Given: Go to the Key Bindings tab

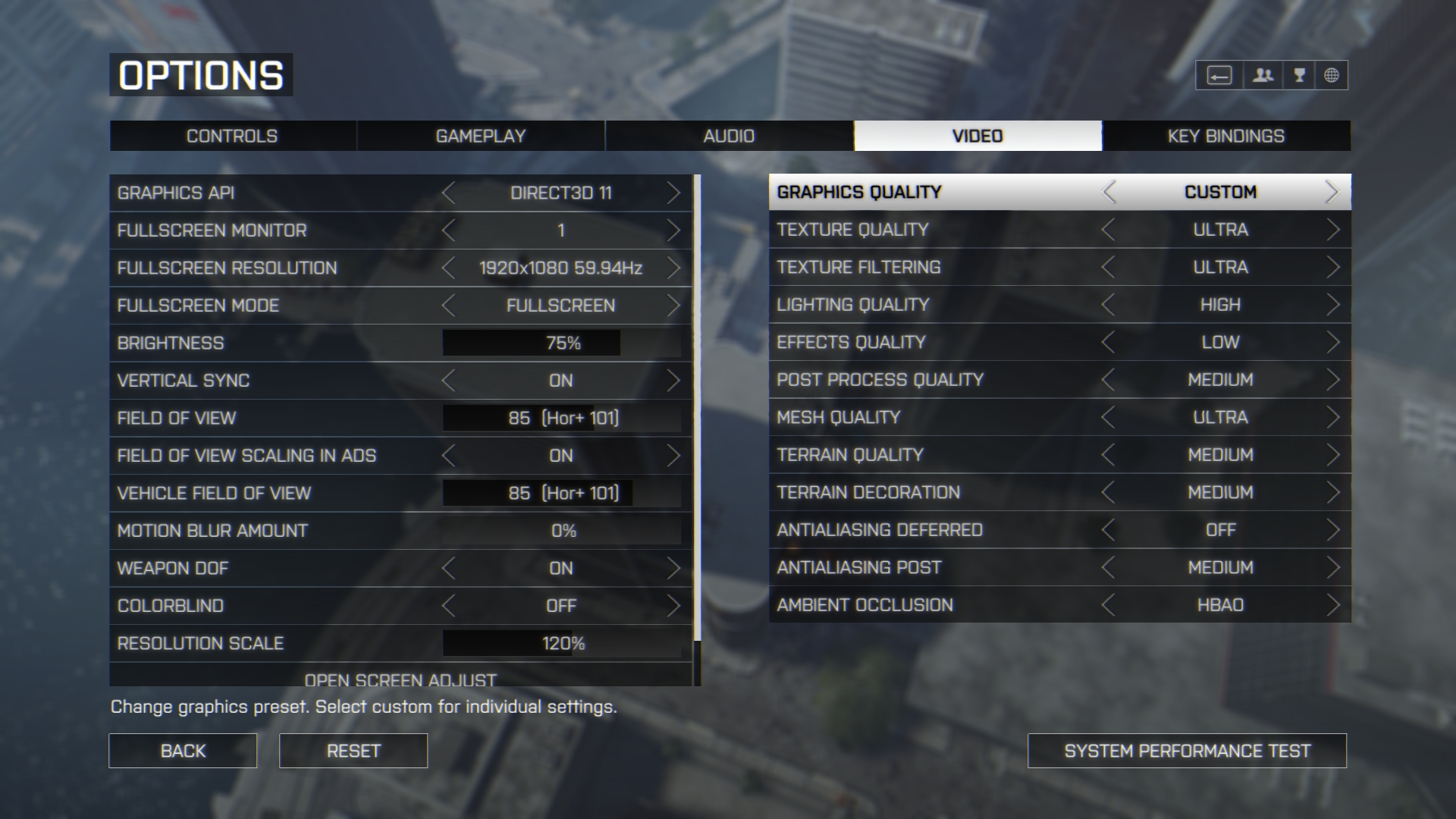Looking at the screenshot, I should click(1225, 136).
